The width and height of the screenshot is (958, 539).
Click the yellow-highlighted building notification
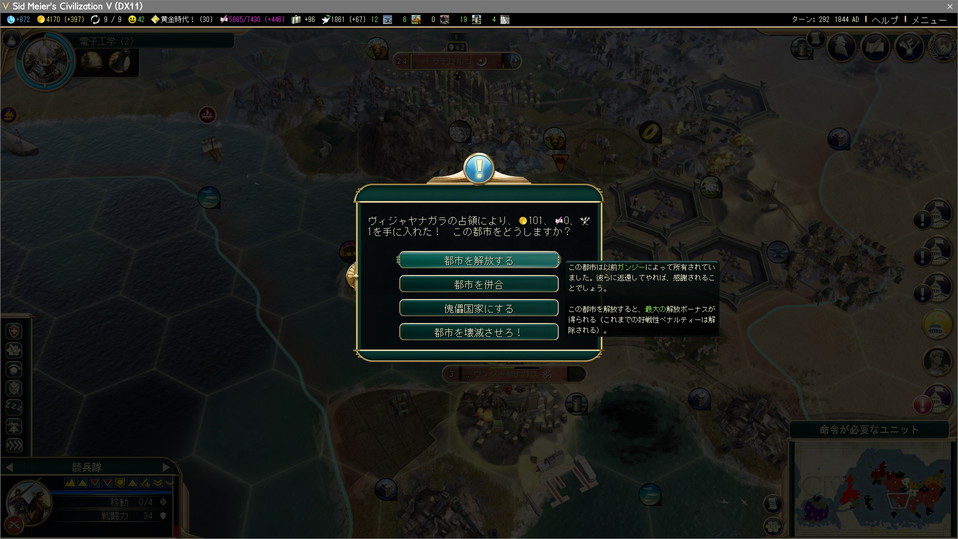point(937,324)
